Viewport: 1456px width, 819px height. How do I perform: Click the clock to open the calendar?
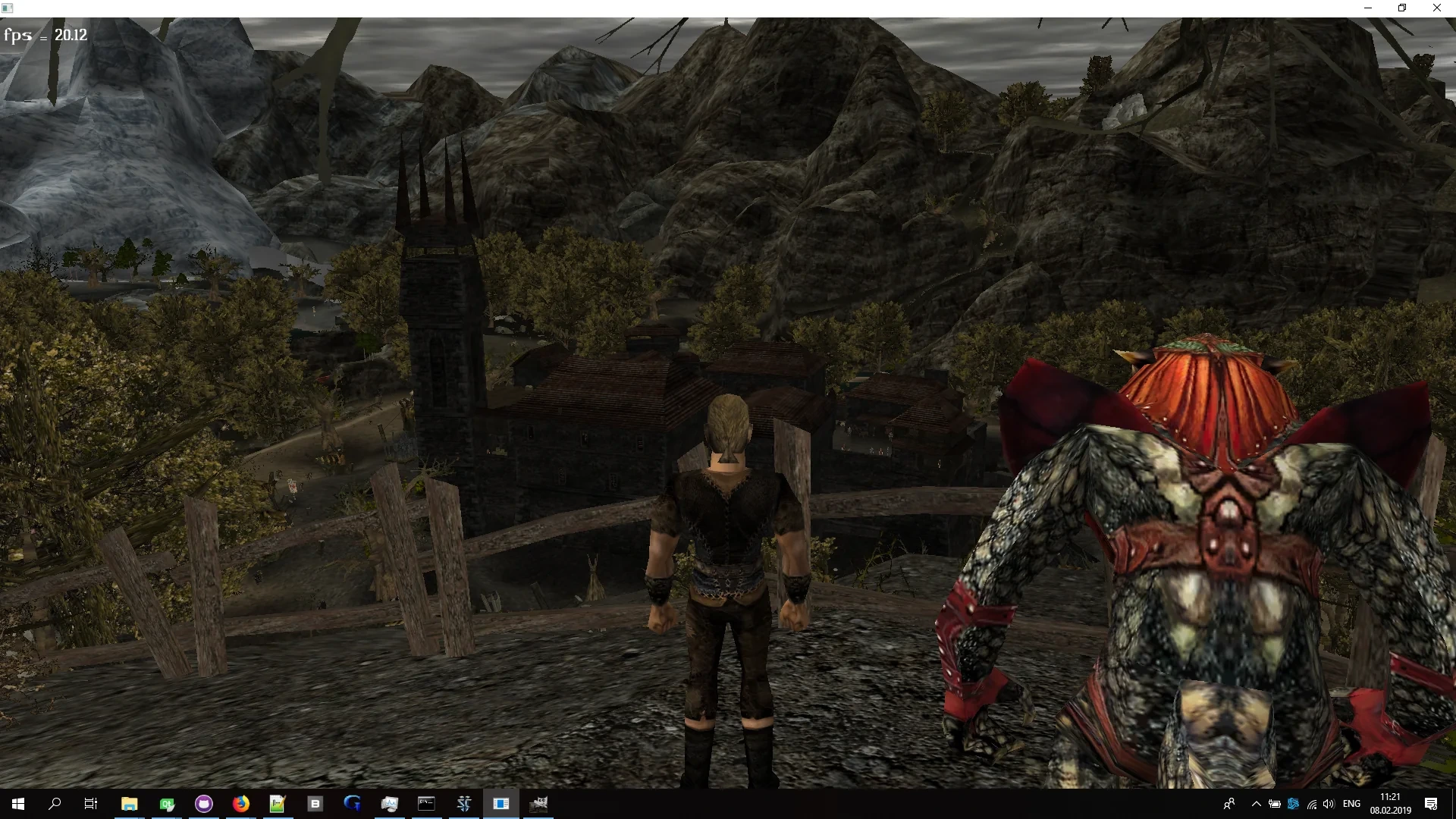point(1392,804)
